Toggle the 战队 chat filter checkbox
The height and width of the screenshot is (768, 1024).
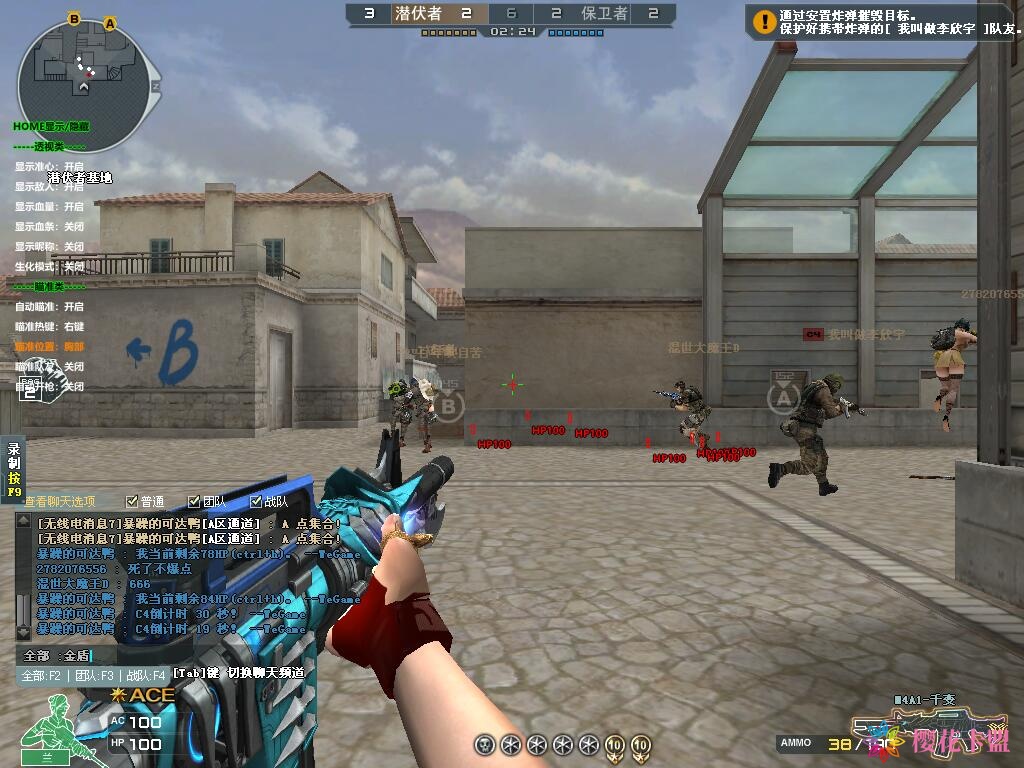pos(256,502)
